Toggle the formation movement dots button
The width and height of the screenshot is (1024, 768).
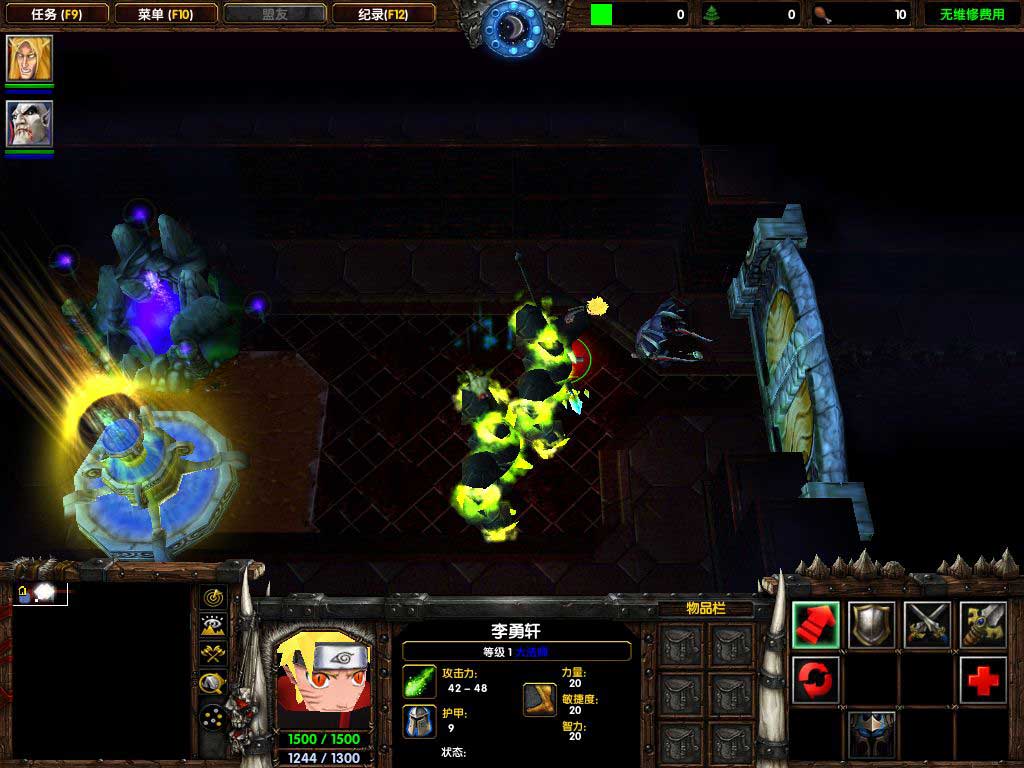click(213, 716)
